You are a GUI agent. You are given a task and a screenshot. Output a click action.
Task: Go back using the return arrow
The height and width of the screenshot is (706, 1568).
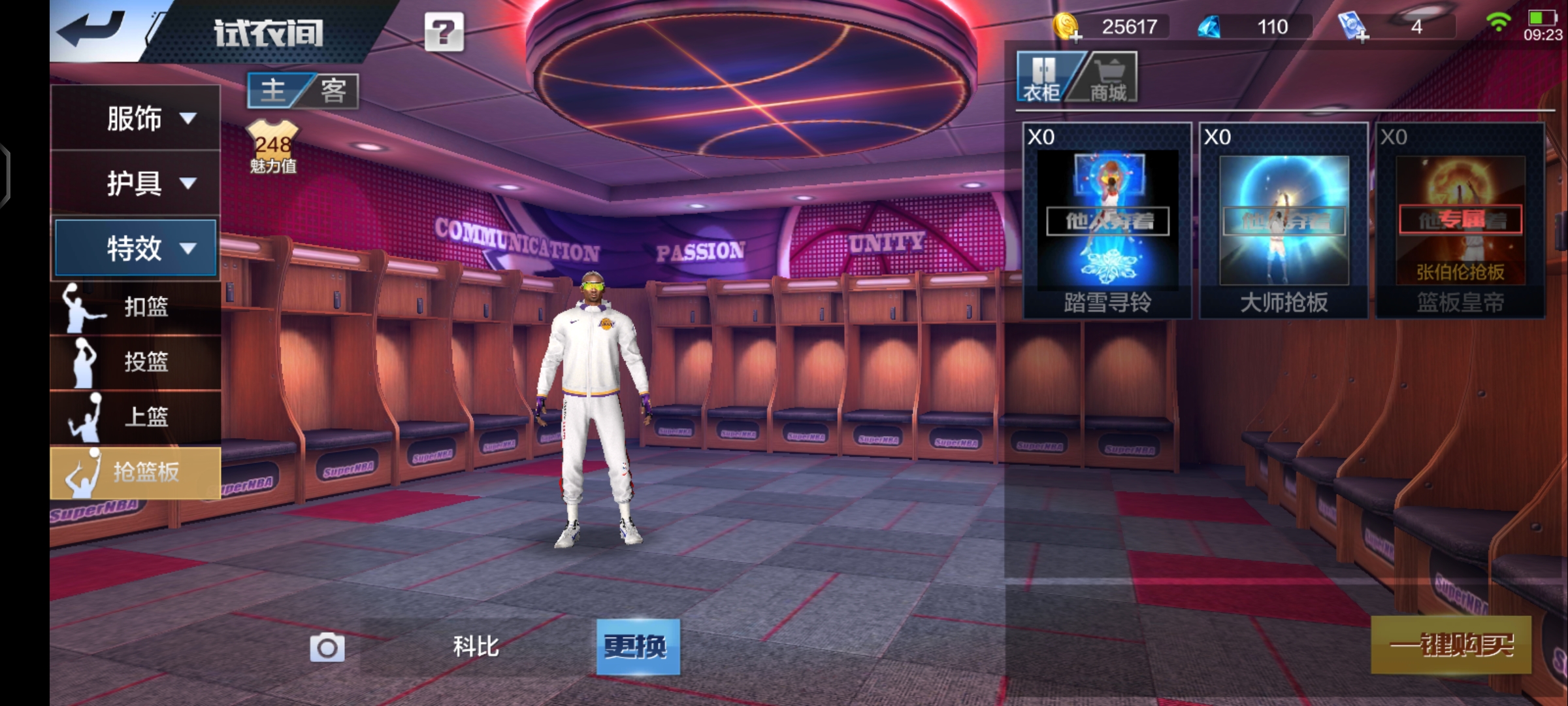tap(91, 30)
